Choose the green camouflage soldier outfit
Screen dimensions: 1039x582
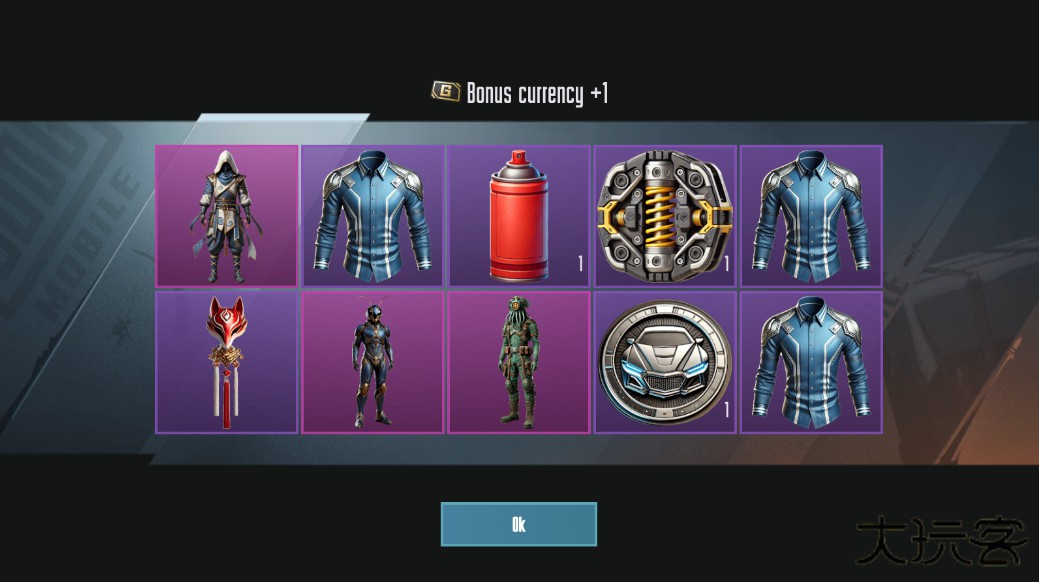tap(518, 362)
